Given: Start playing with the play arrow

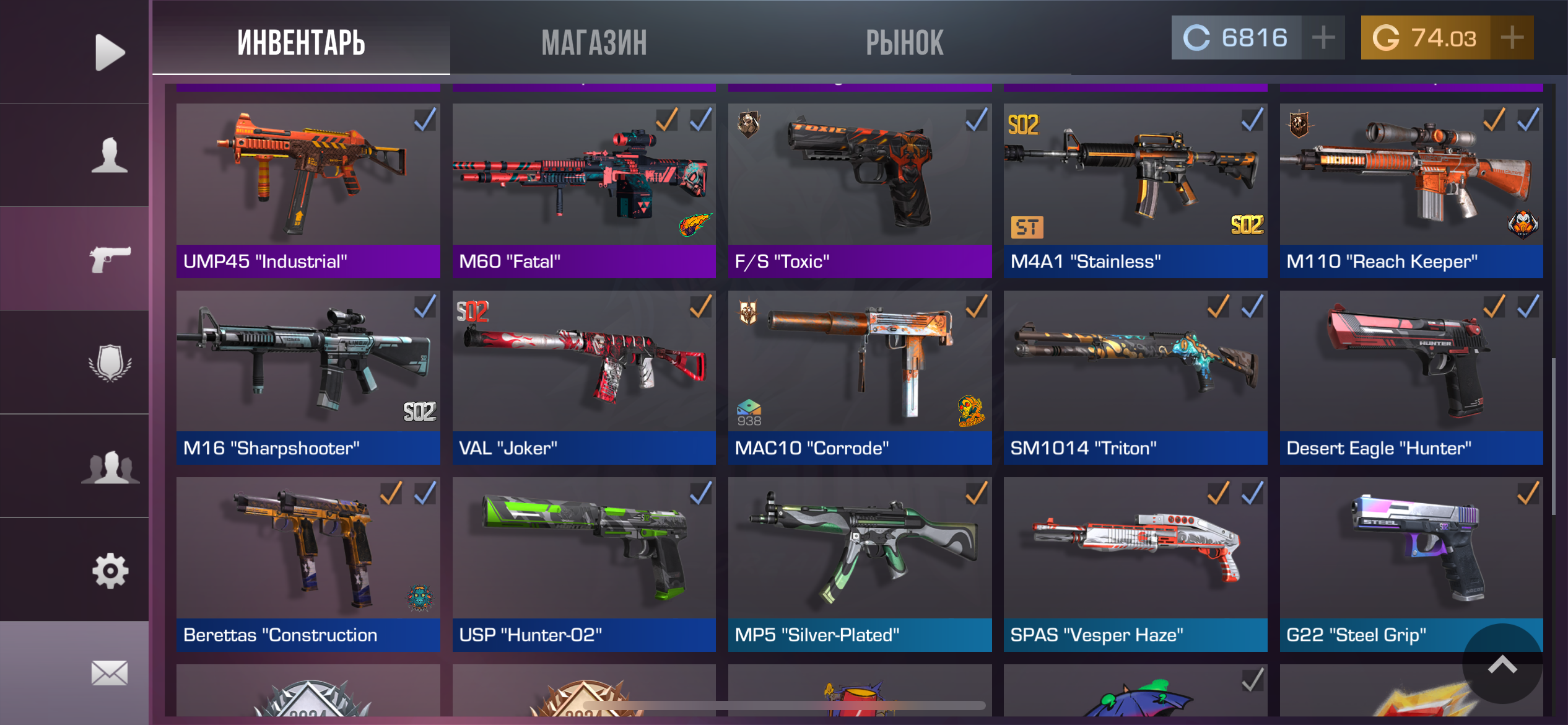Looking at the screenshot, I should click(110, 52).
